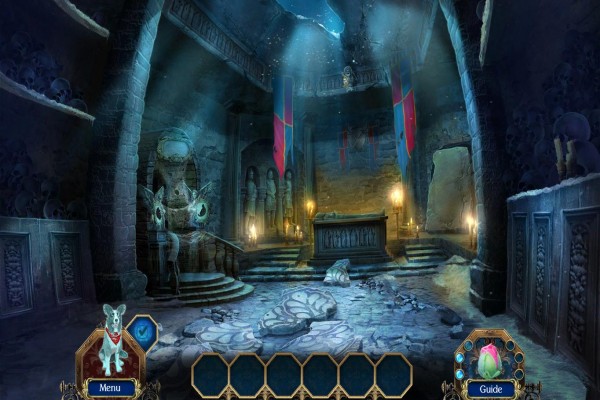Open the Menu button
Viewport: 600px width, 400px height.
pos(111,387)
